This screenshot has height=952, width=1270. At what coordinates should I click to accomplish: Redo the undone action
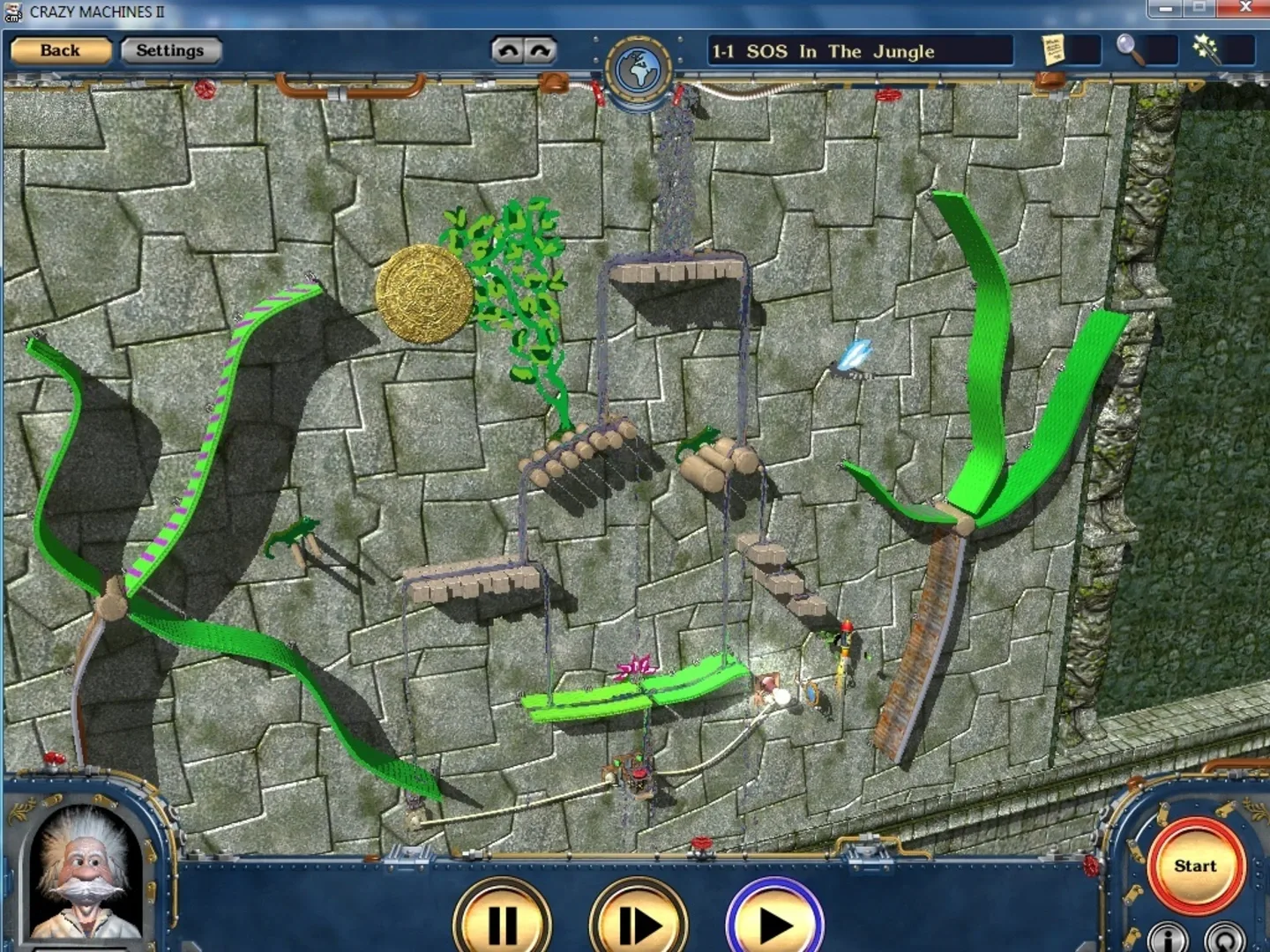pyautogui.click(x=539, y=50)
